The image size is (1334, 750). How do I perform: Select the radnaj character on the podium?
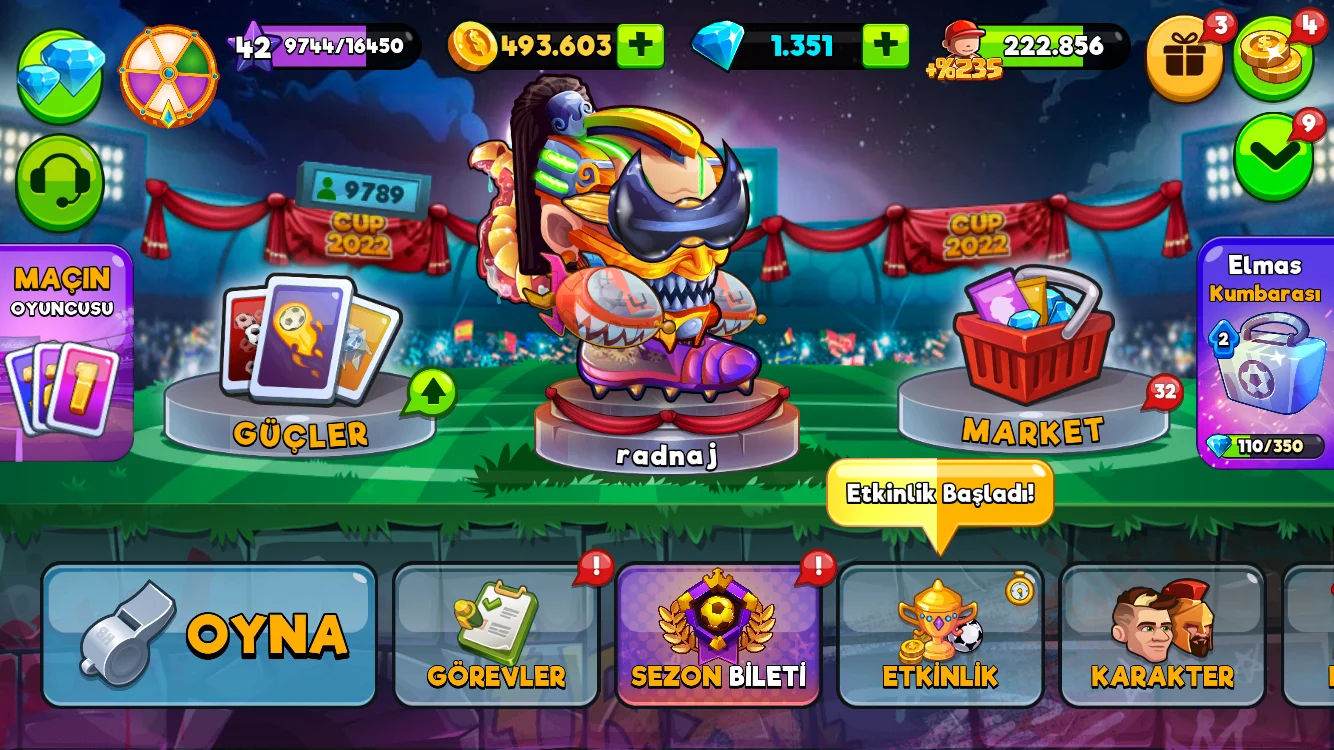coord(650,260)
